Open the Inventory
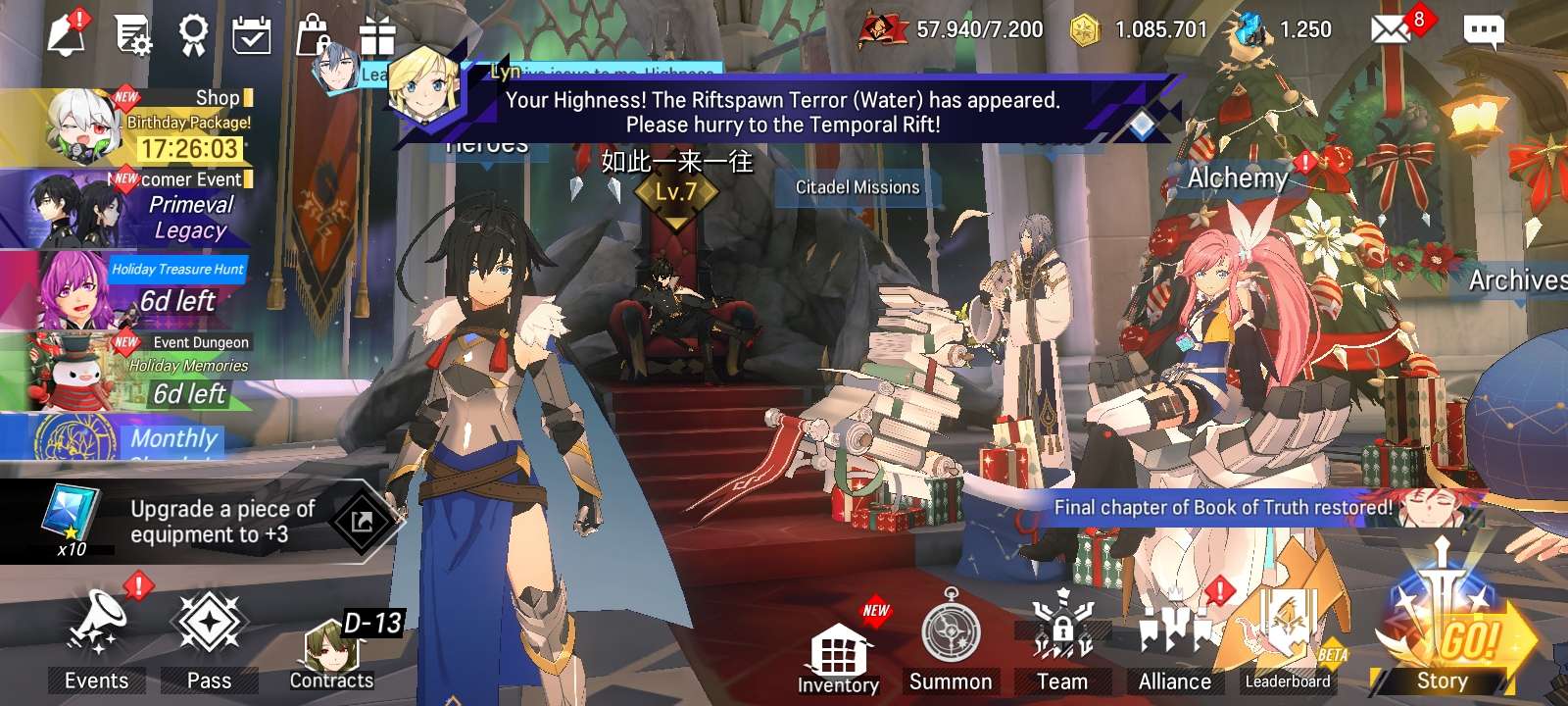This screenshot has width=1568, height=706. pos(838,654)
